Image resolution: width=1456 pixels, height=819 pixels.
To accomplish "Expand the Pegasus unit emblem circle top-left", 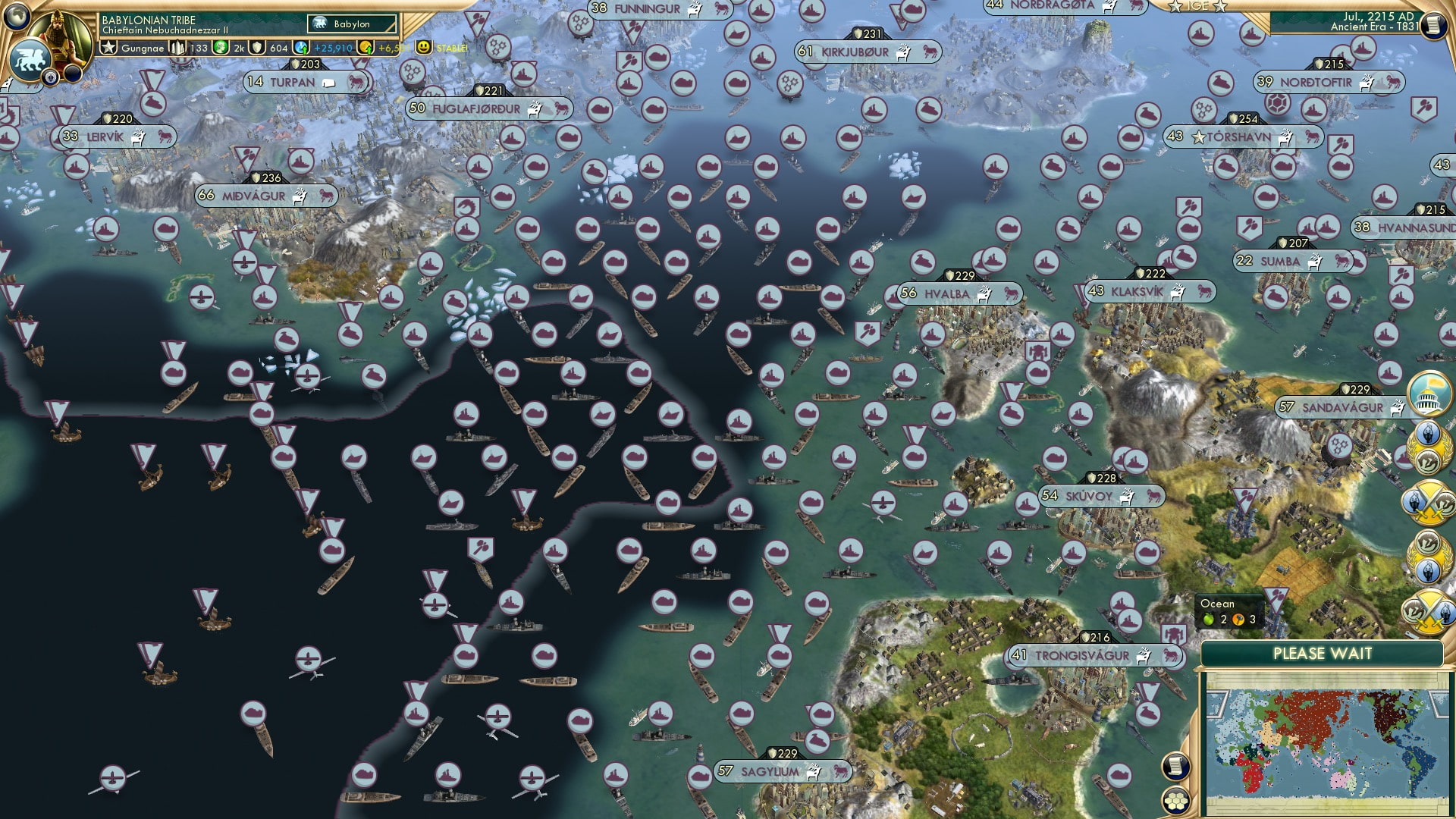I will (x=29, y=59).
